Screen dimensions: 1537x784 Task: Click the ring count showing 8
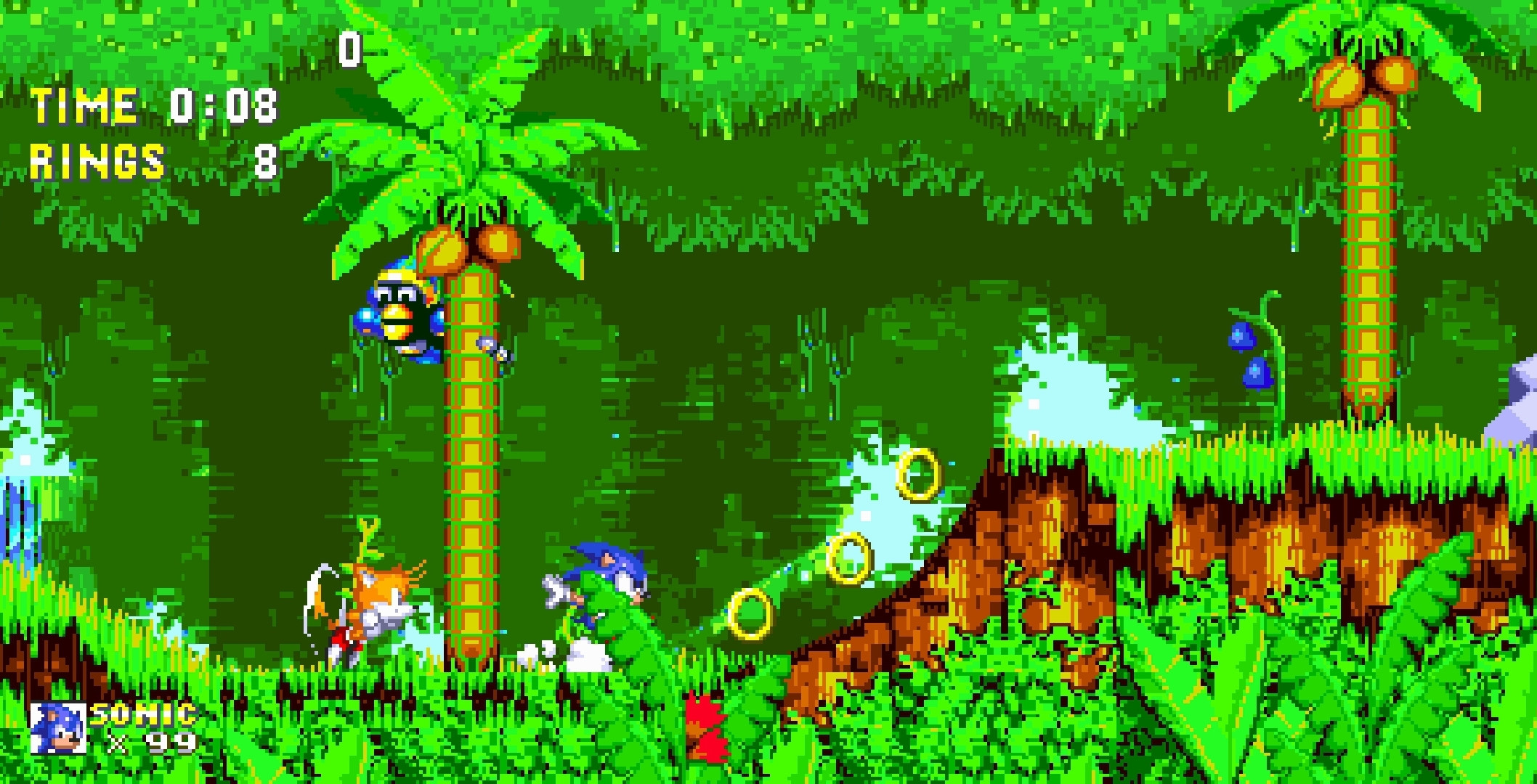click(265, 163)
